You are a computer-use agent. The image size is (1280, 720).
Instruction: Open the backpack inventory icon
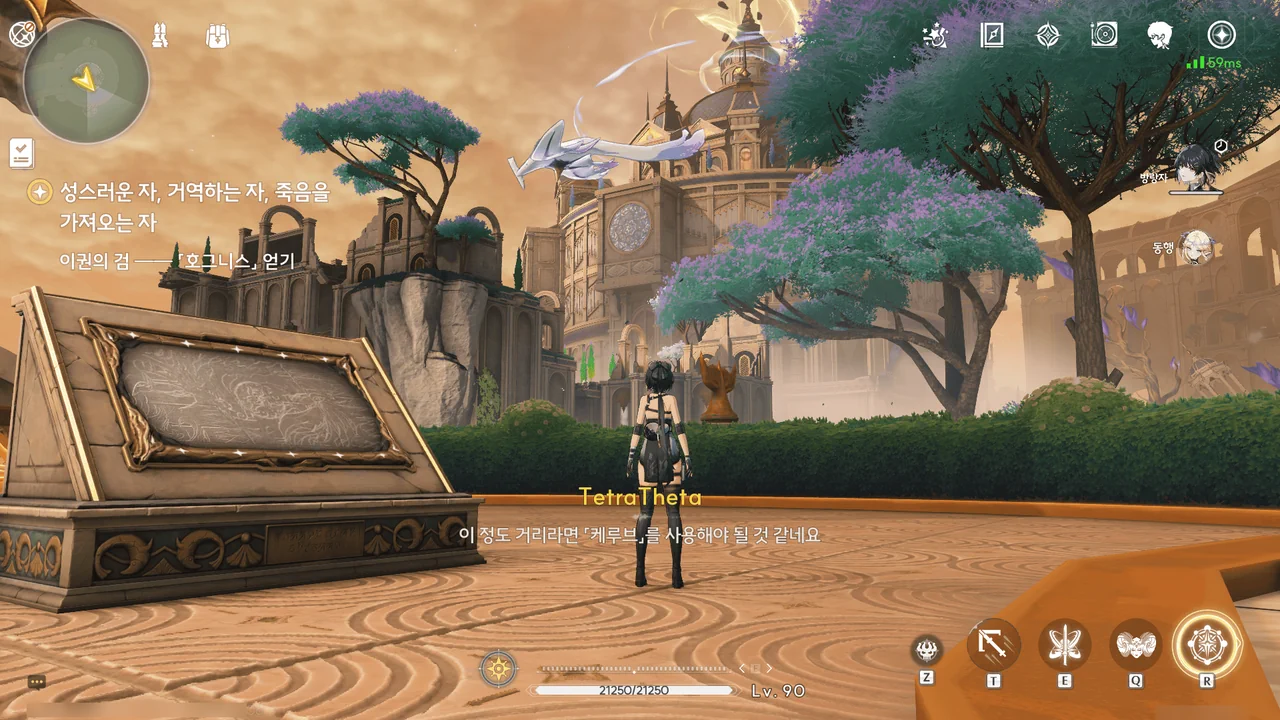point(218,36)
